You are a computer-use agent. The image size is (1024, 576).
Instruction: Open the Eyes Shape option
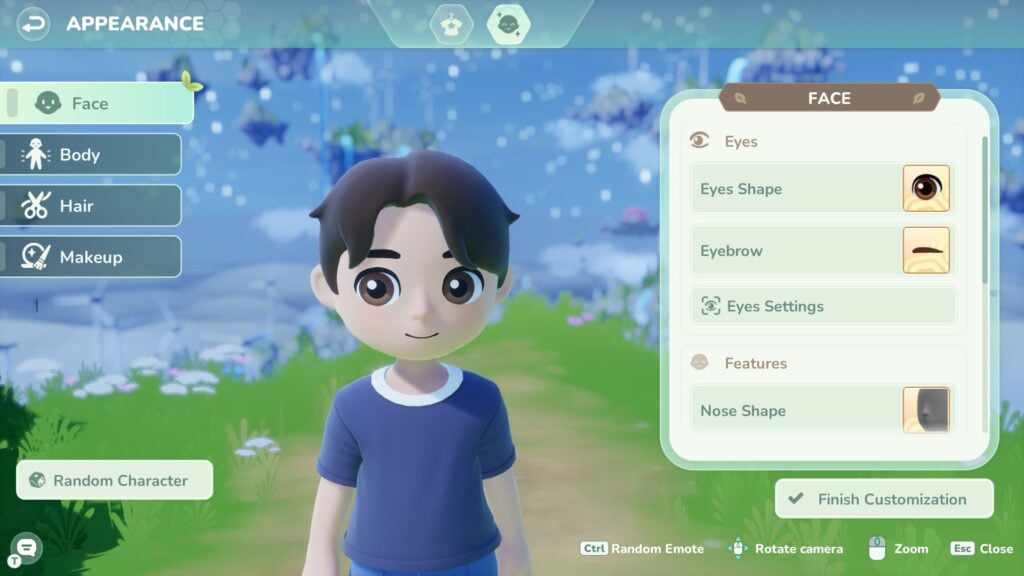(822, 189)
